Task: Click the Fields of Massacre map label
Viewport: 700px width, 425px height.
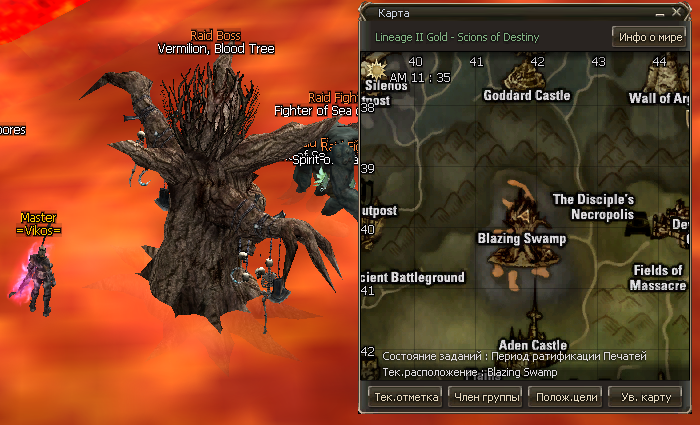Action: tap(657, 277)
